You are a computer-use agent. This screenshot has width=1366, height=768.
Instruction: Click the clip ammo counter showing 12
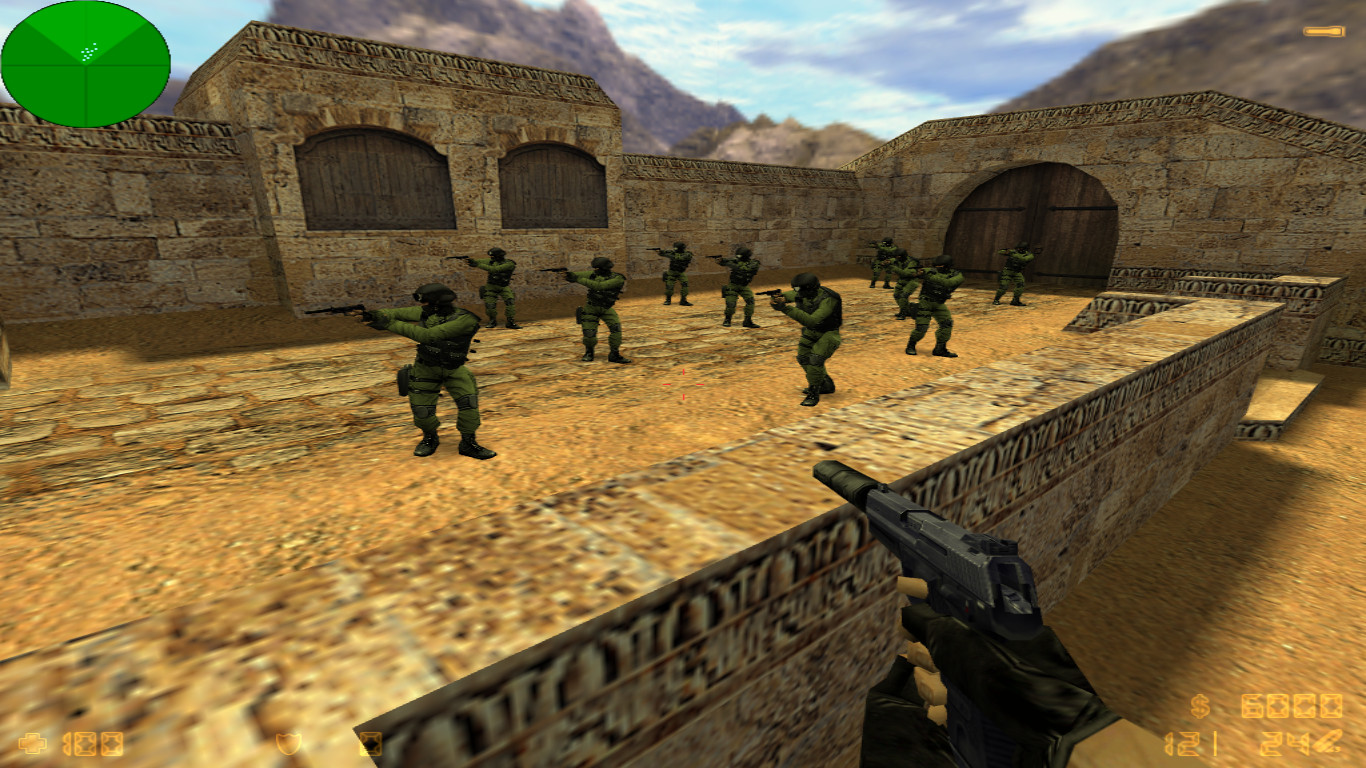click(1180, 743)
